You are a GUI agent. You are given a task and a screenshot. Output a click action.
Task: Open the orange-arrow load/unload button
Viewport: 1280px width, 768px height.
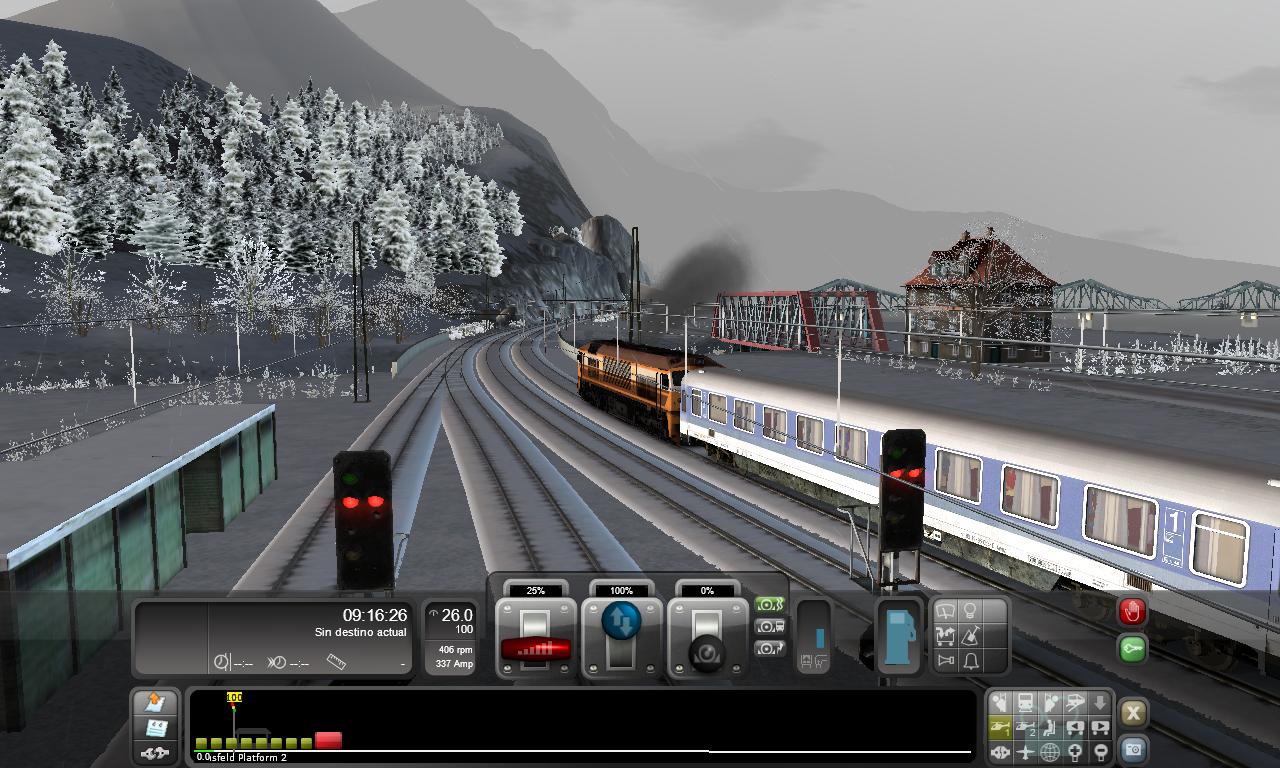155,703
